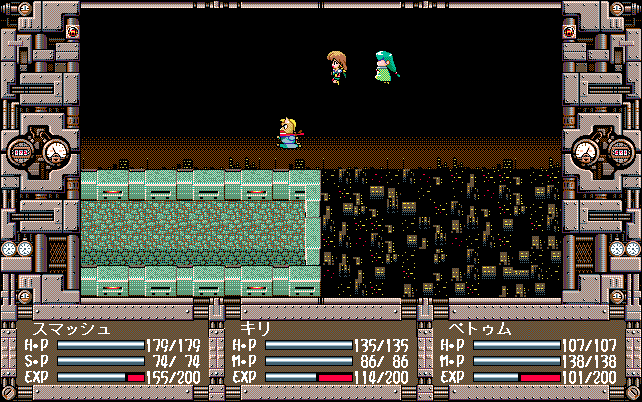Choose the キリ party status panel
The height and width of the screenshot is (402, 642).
pos(320,352)
